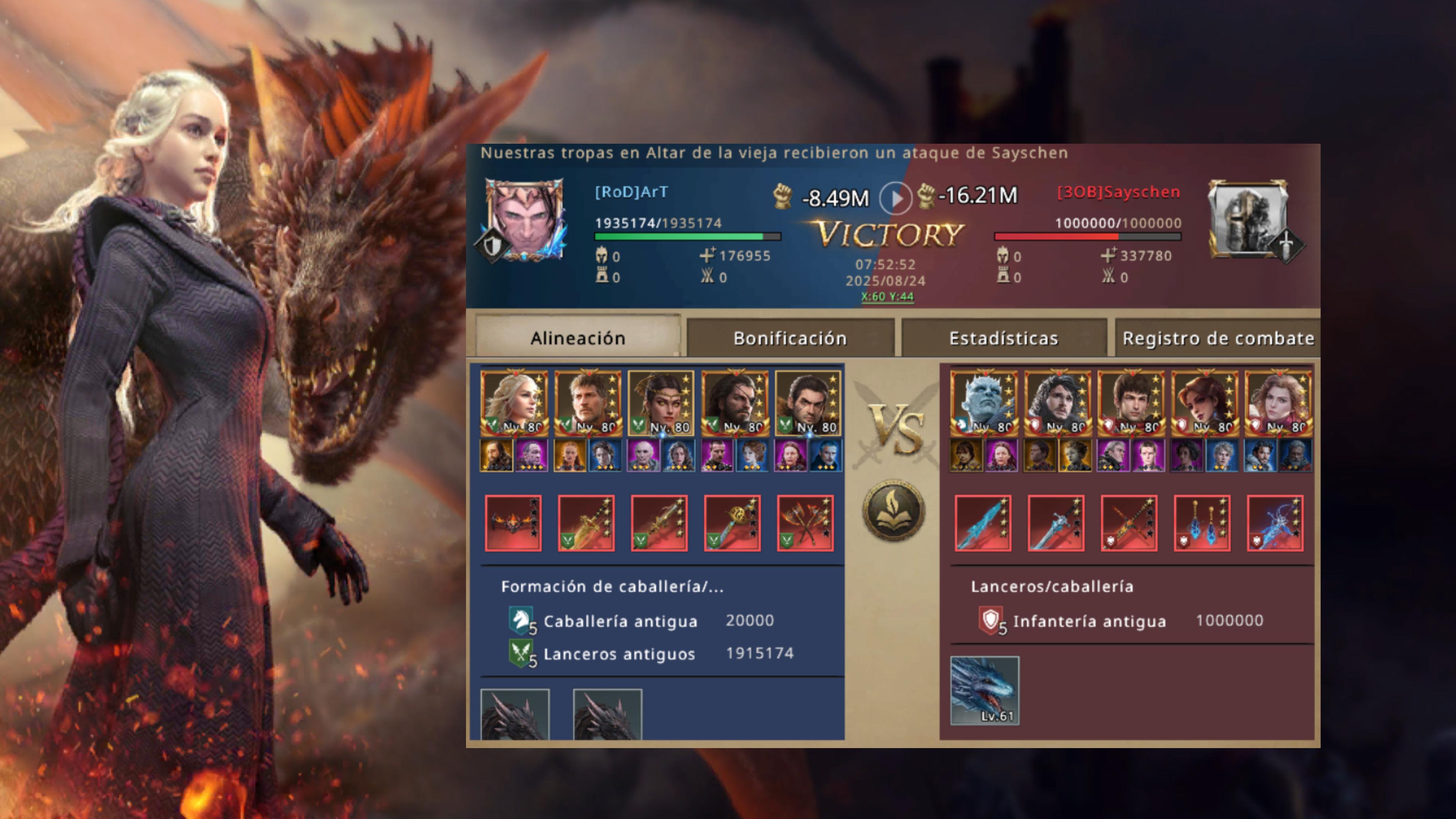Image resolution: width=1456 pixels, height=819 pixels.
Task: Inspect the crossed axes weapon slot
Action: [x=805, y=523]
